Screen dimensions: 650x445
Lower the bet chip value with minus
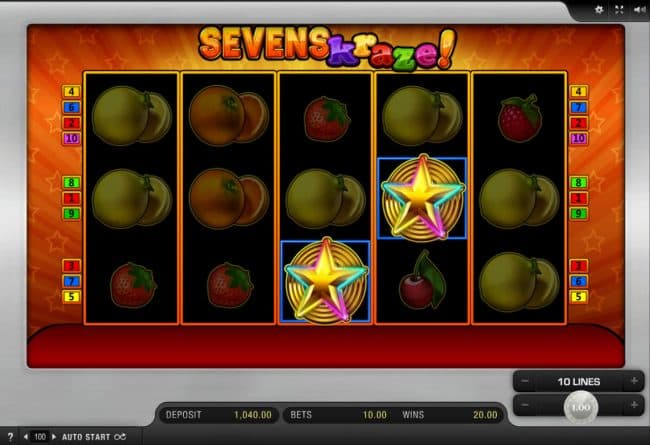(x=525, y=406)
